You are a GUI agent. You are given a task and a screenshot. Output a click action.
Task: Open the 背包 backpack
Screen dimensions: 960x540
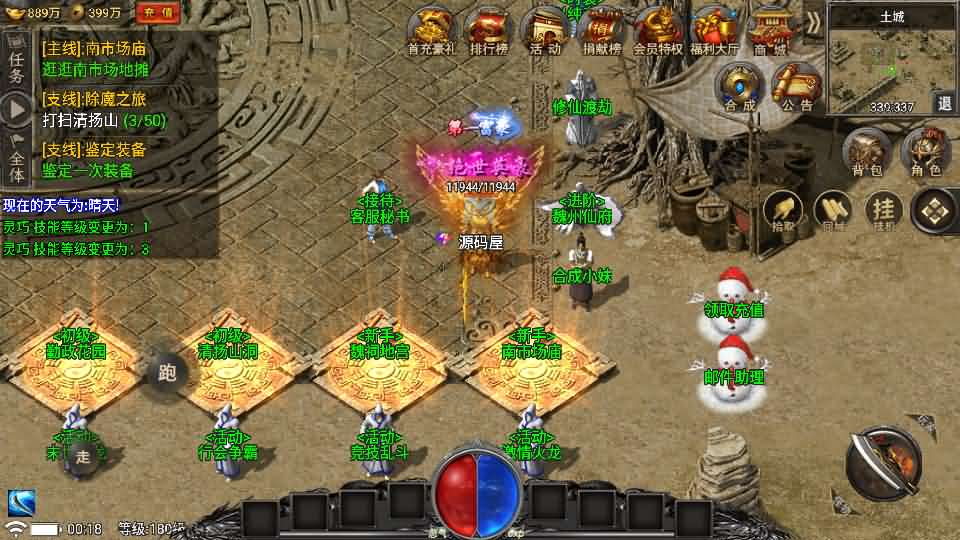tap(866, 154)
